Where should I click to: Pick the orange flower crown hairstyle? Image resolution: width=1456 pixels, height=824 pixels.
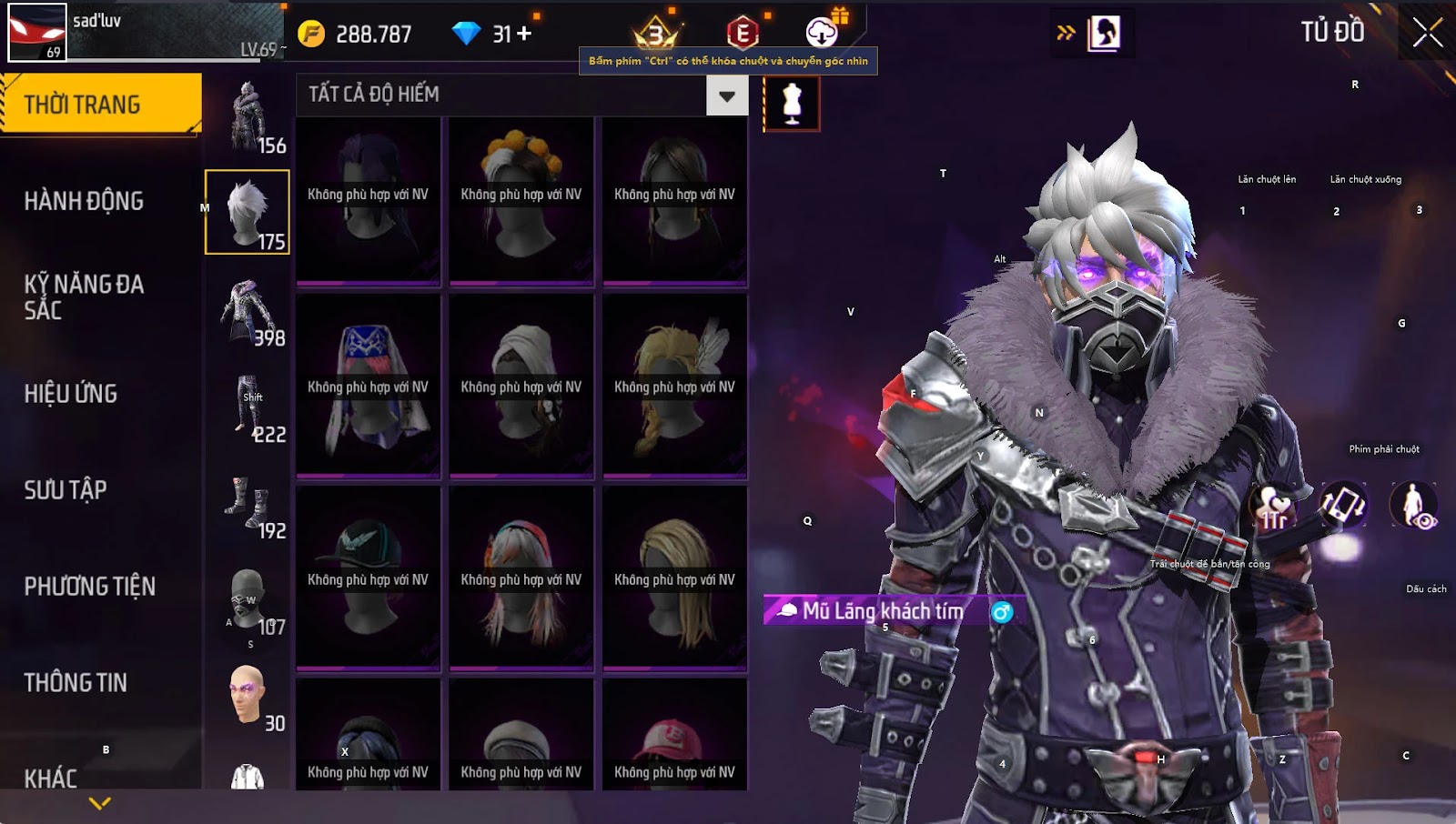(x=521, y=200)
